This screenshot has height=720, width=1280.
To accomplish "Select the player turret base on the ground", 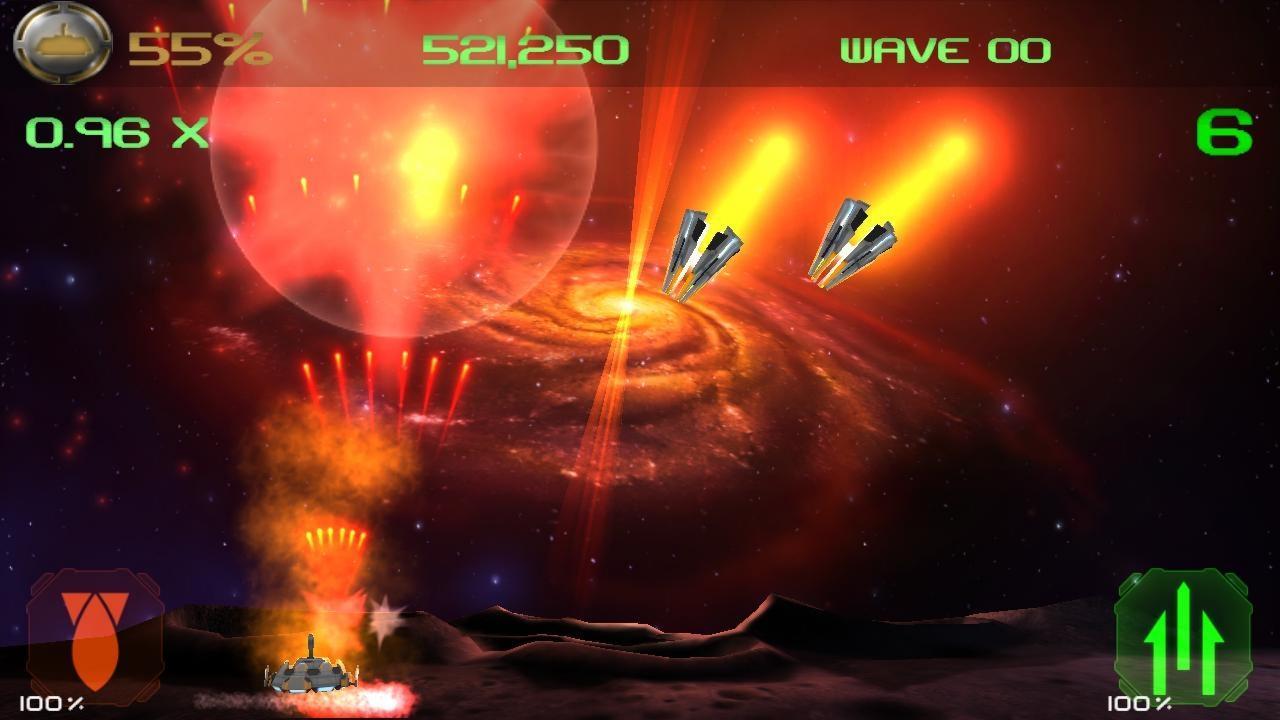I will pyautogui.click(x=313, y=675).
